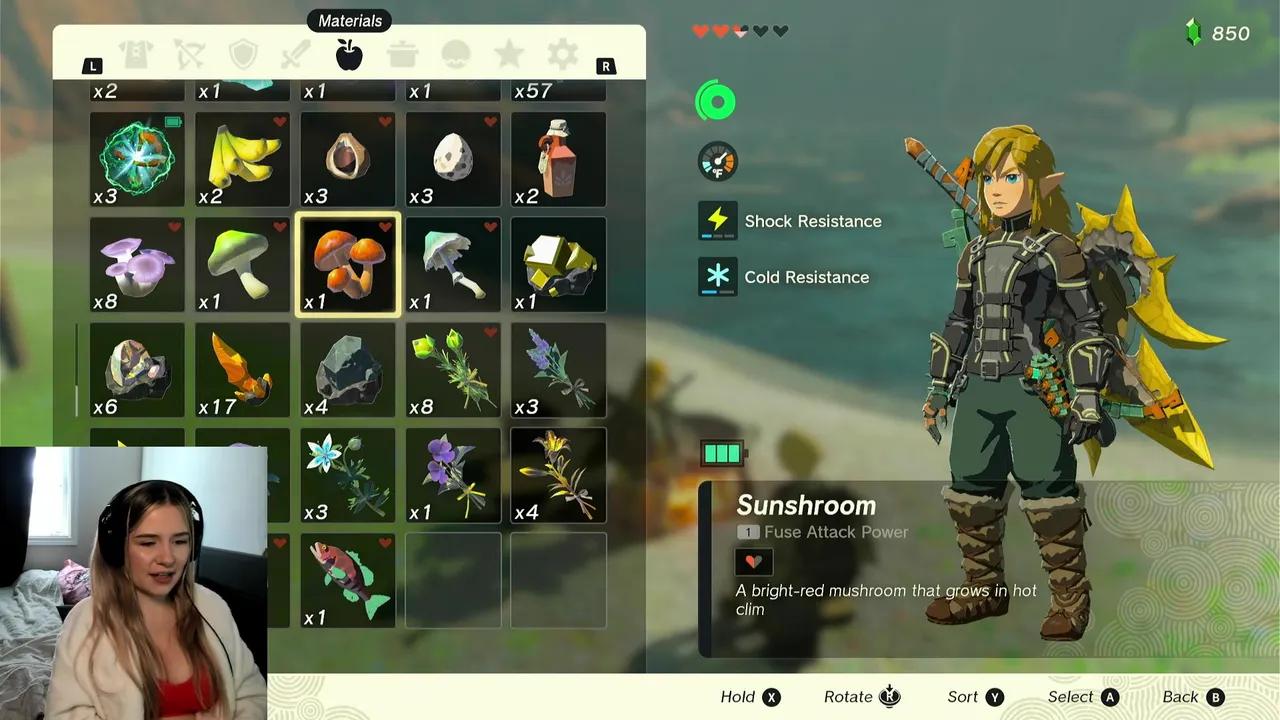Viewport: 1280px width, 720px height.
Task: Select the yellow crystal ore chunk
Action: pyautogui.click(x=558, y=265)
